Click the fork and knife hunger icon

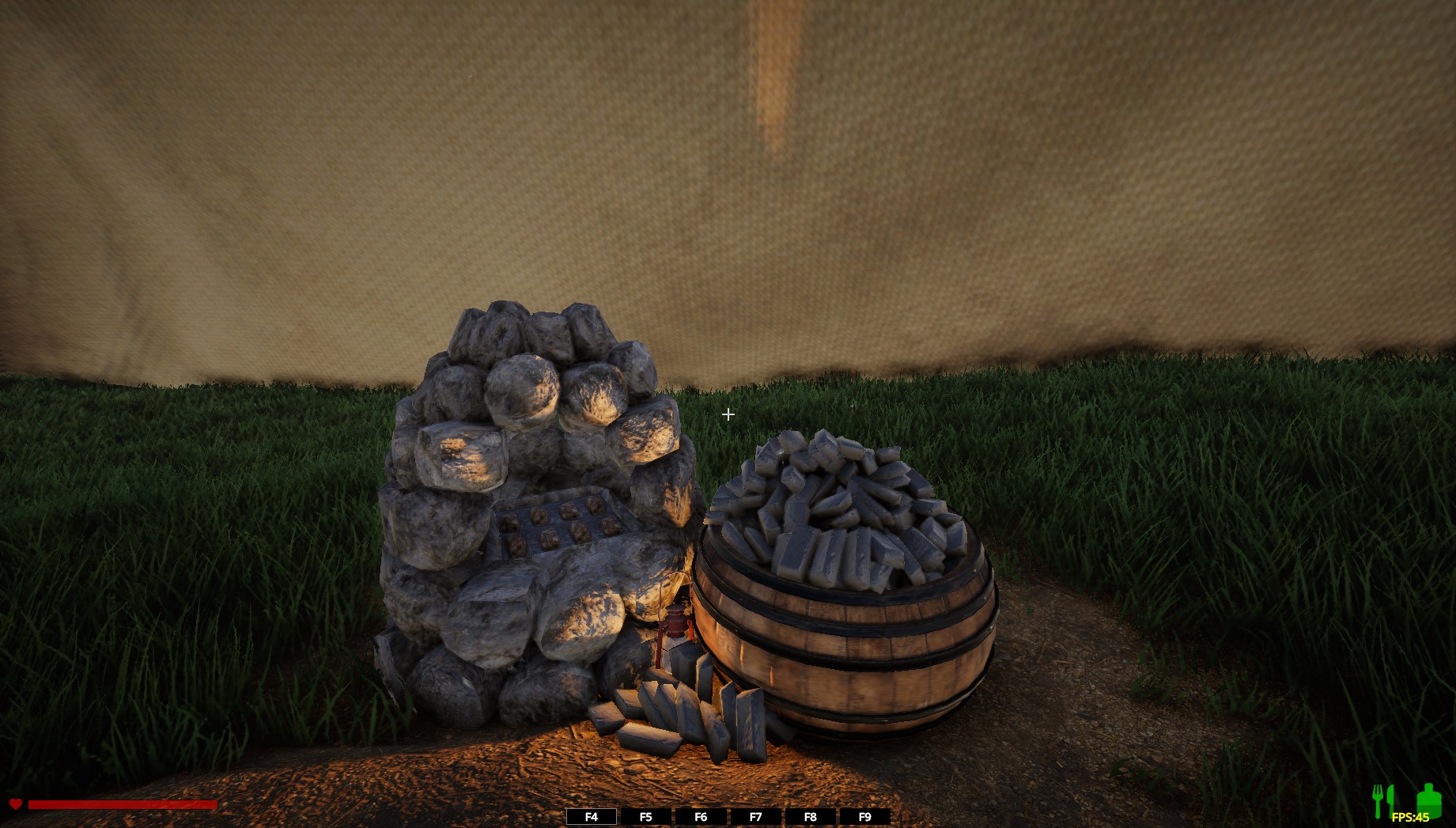(1383, 800)
